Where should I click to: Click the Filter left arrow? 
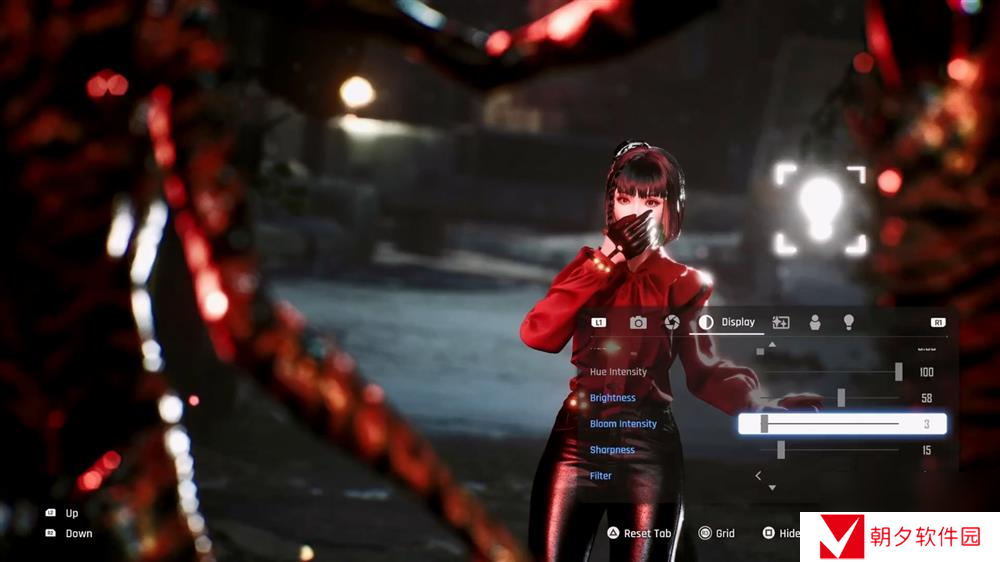[x=758, y=476]
